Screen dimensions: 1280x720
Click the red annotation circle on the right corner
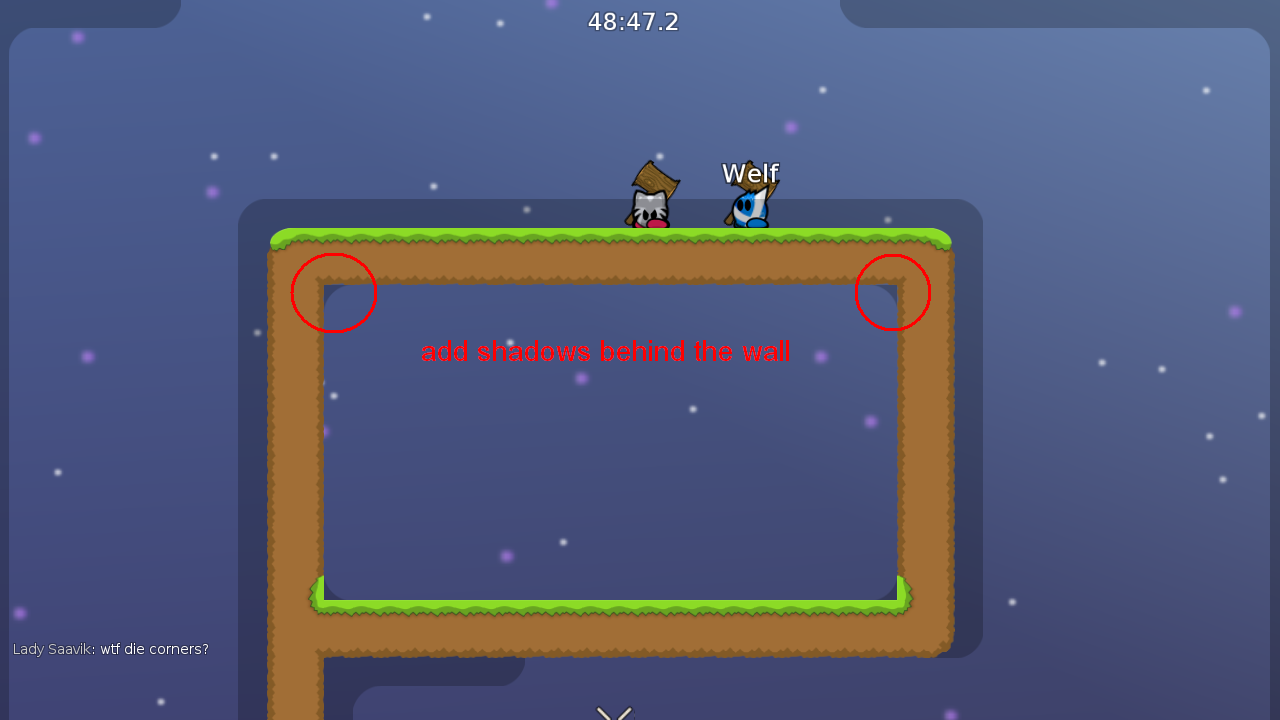(x=893, y=291)
